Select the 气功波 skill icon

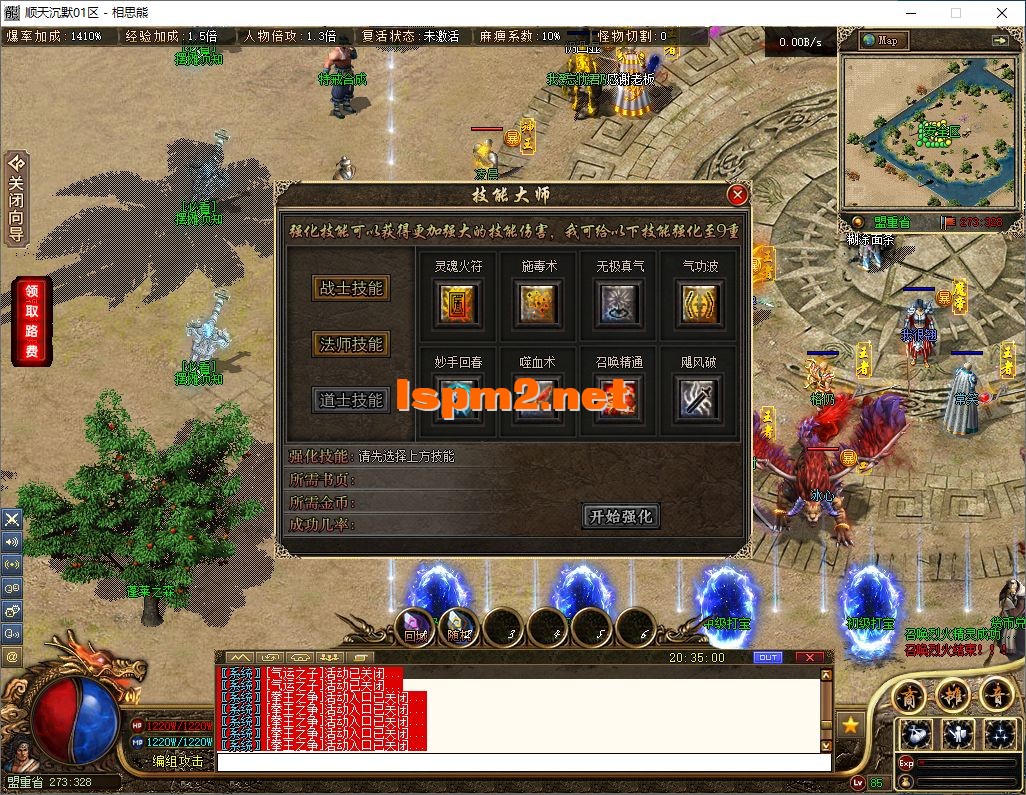[700, 303]
